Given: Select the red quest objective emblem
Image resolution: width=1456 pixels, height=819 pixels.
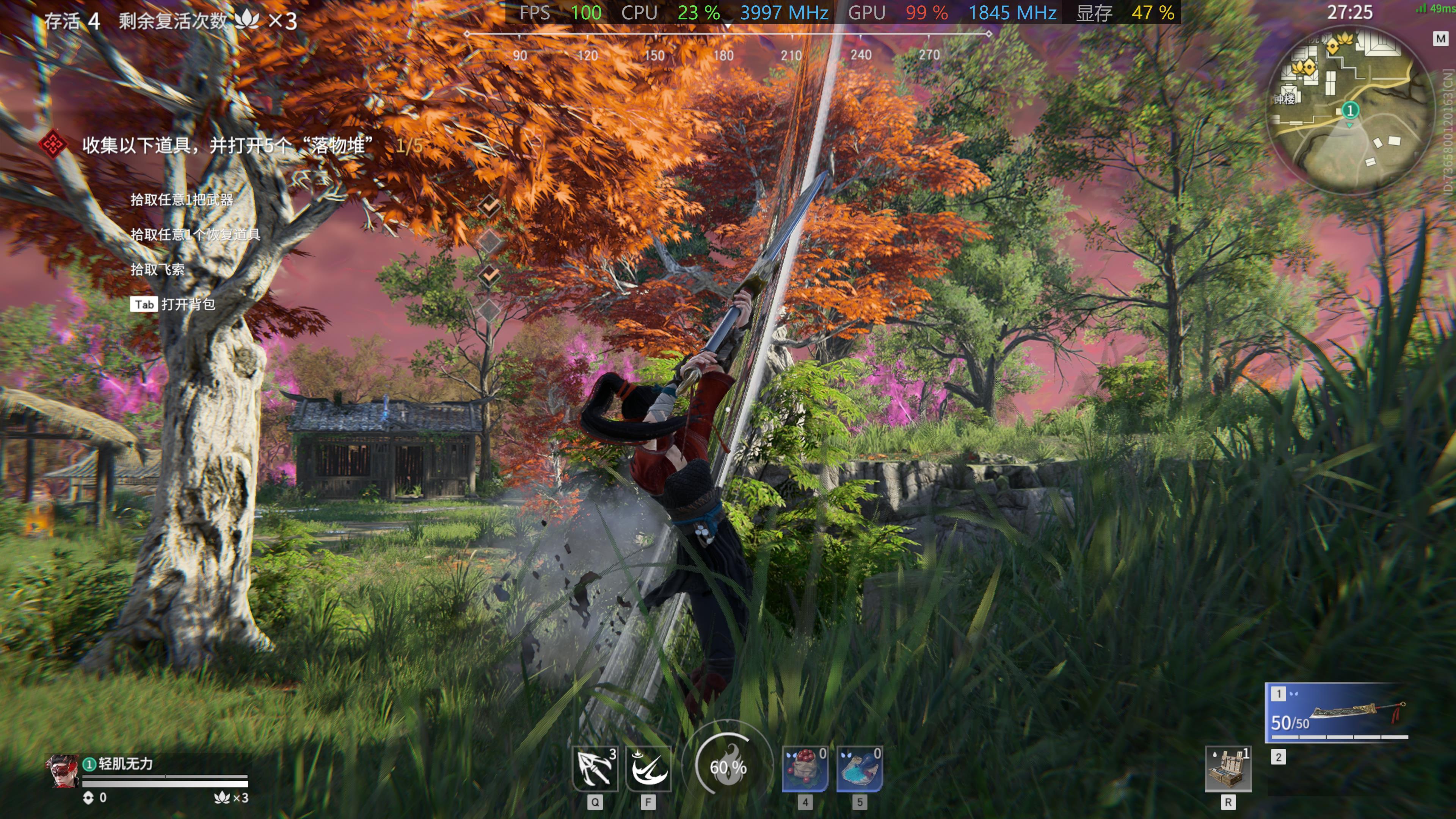Looking at the screenshot, I should point(53,145).
